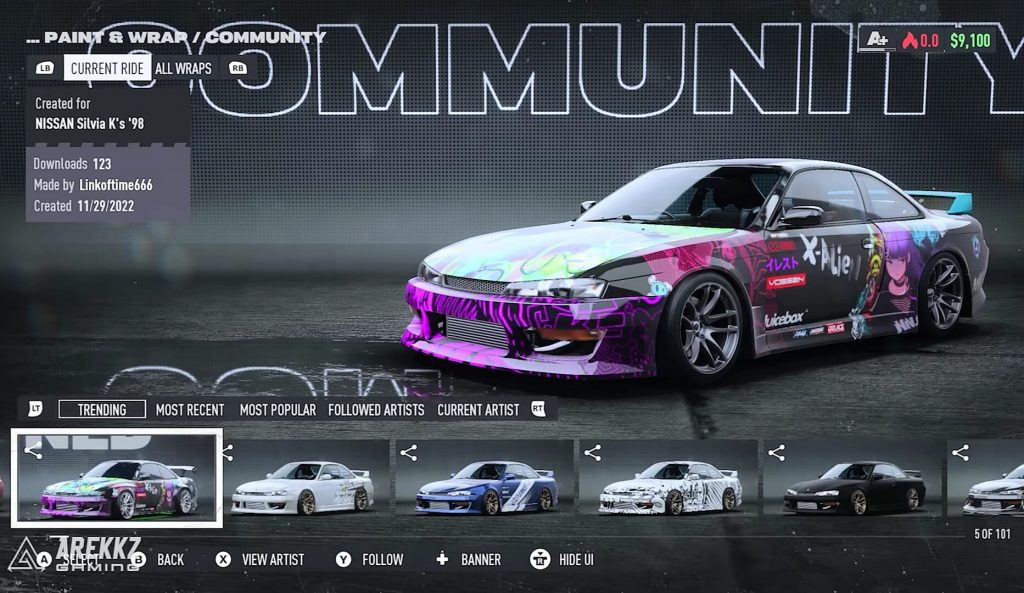Select the Trending filter
This screenshot has height=593, width=1024.
click(x=102, y=409)
